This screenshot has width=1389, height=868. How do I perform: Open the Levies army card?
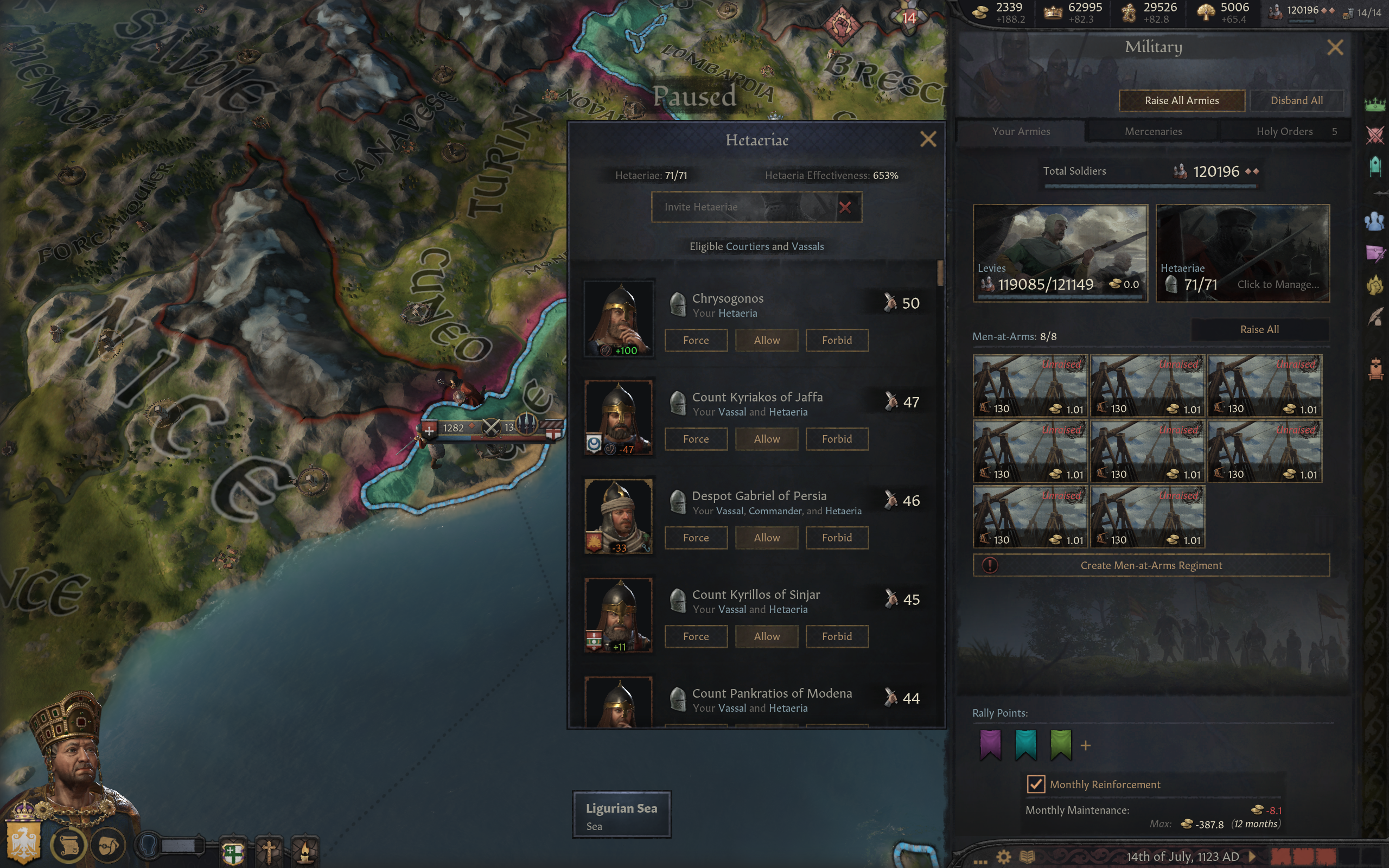[x=1060, y=253]
